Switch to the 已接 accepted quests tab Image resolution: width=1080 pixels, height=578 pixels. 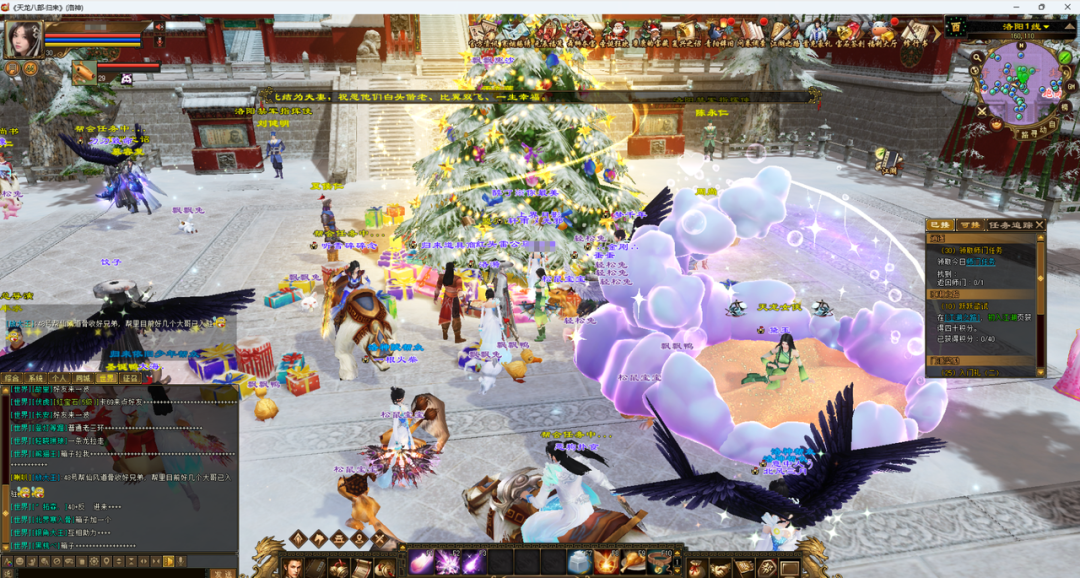coord(940,225)
